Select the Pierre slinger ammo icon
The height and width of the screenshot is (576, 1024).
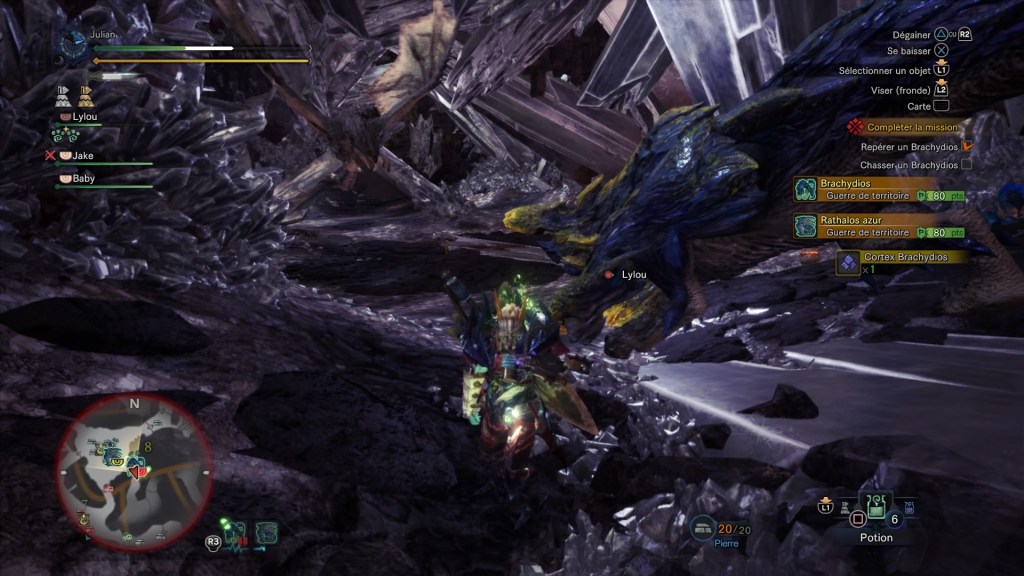click(x=704, y=526)
